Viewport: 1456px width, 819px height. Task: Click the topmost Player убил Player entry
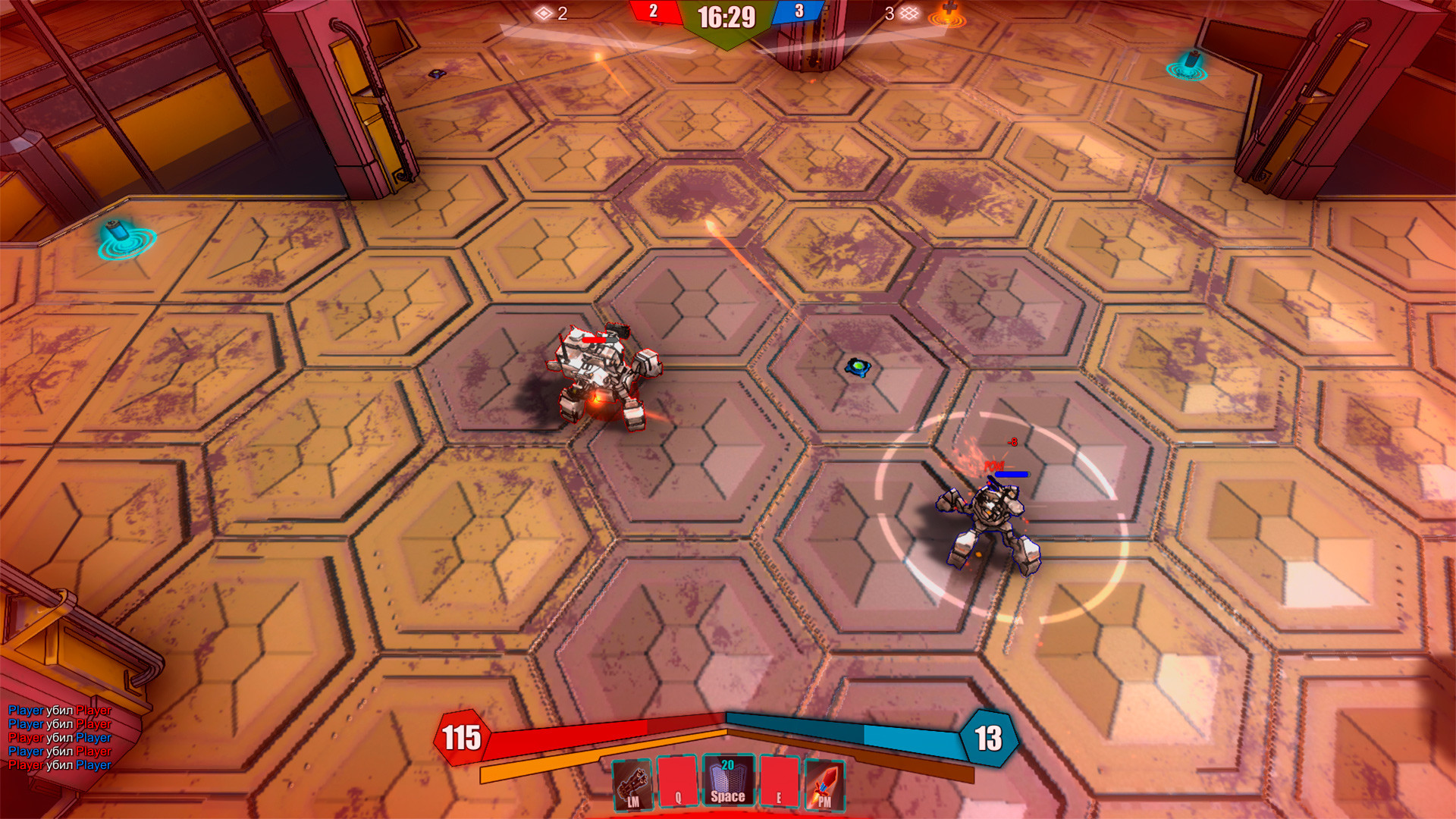click(57, 711)
